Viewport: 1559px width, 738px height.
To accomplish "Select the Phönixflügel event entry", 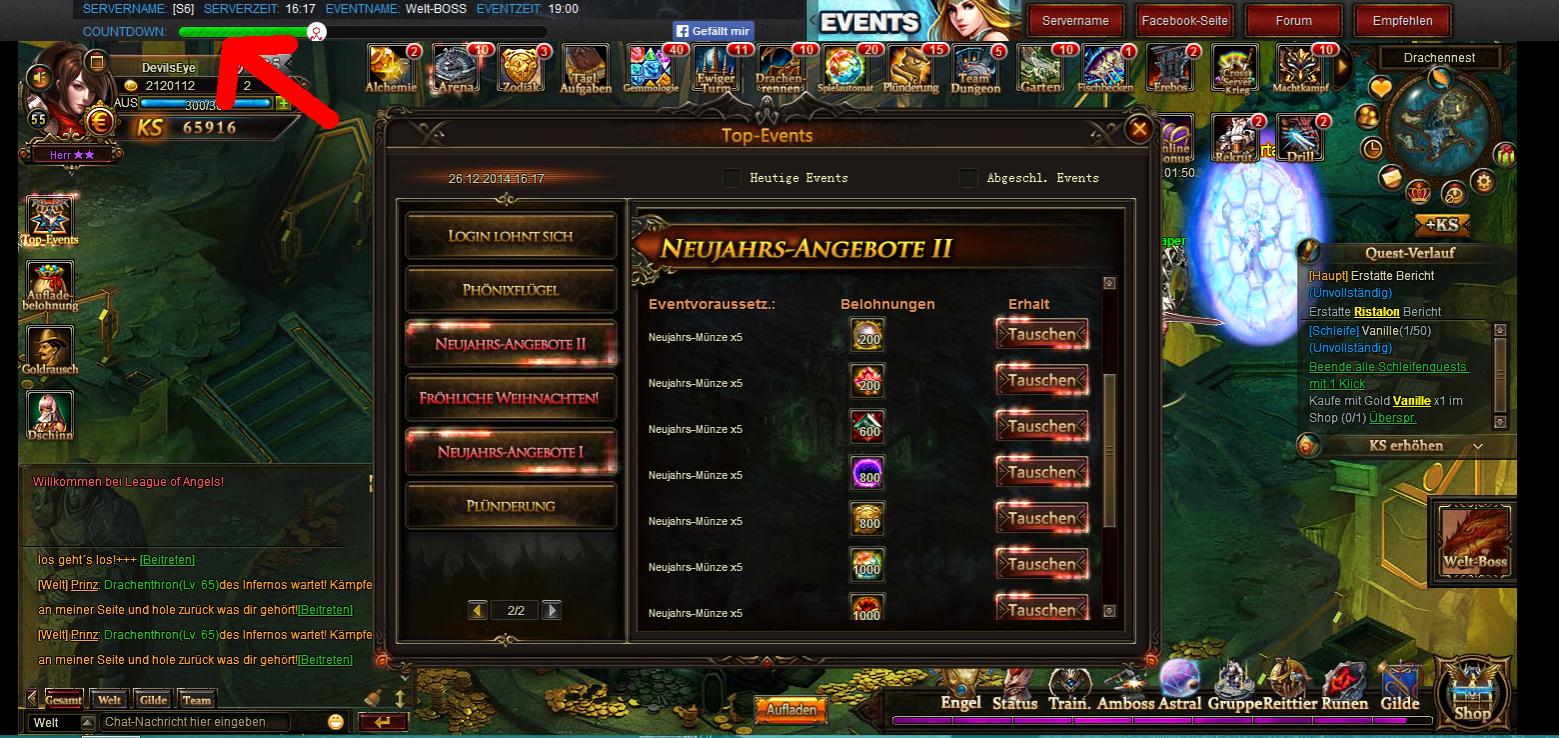I will (511, 290).
